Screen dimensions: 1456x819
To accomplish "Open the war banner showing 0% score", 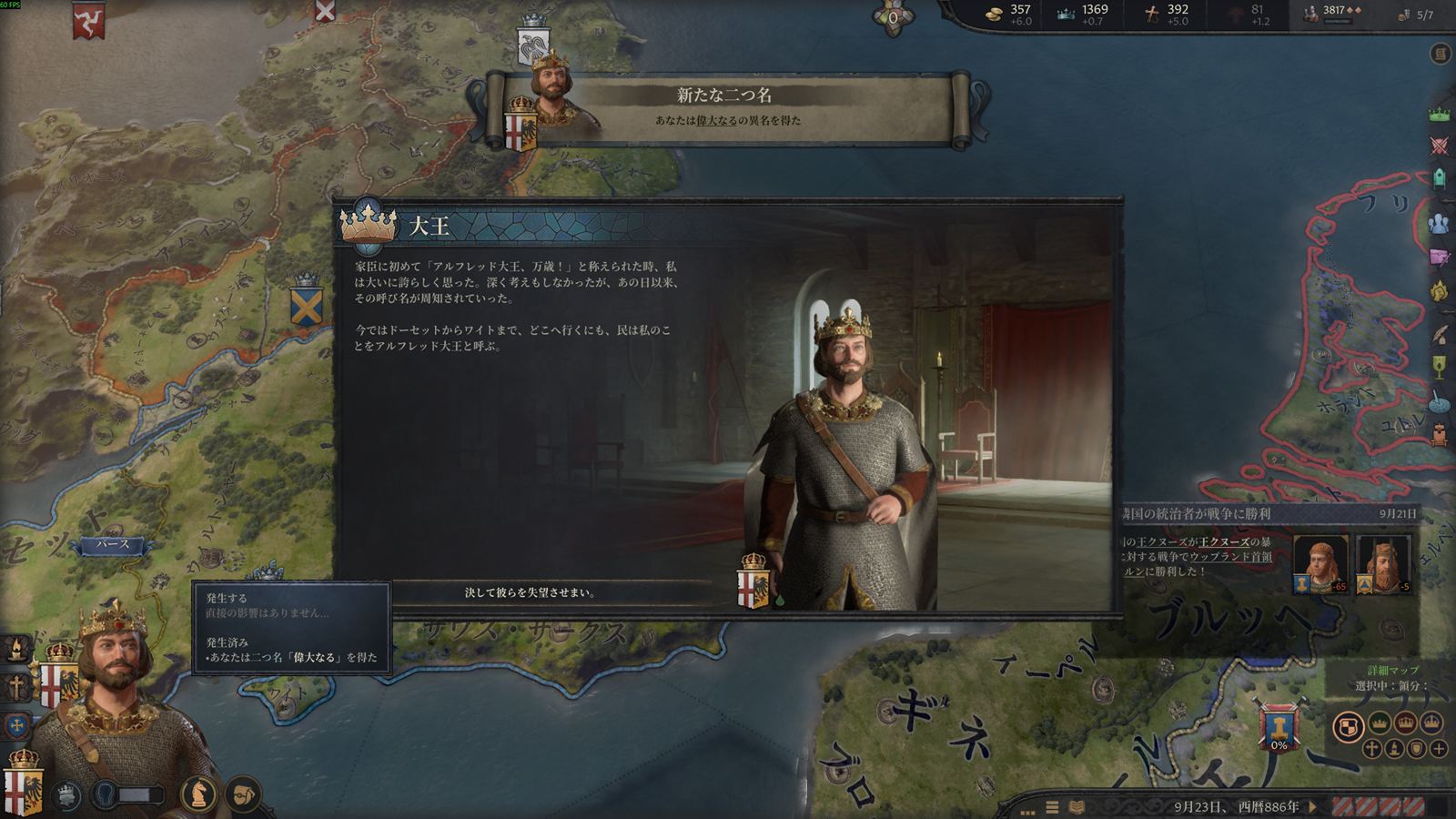I will click(x=1279, y=729).
